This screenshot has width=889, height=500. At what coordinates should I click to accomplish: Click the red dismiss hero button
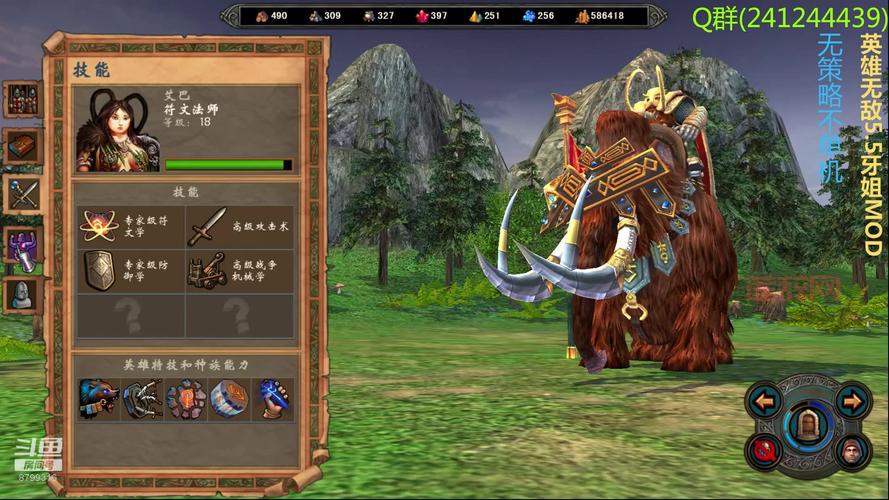pyautogui.click(x=765, y=452)
